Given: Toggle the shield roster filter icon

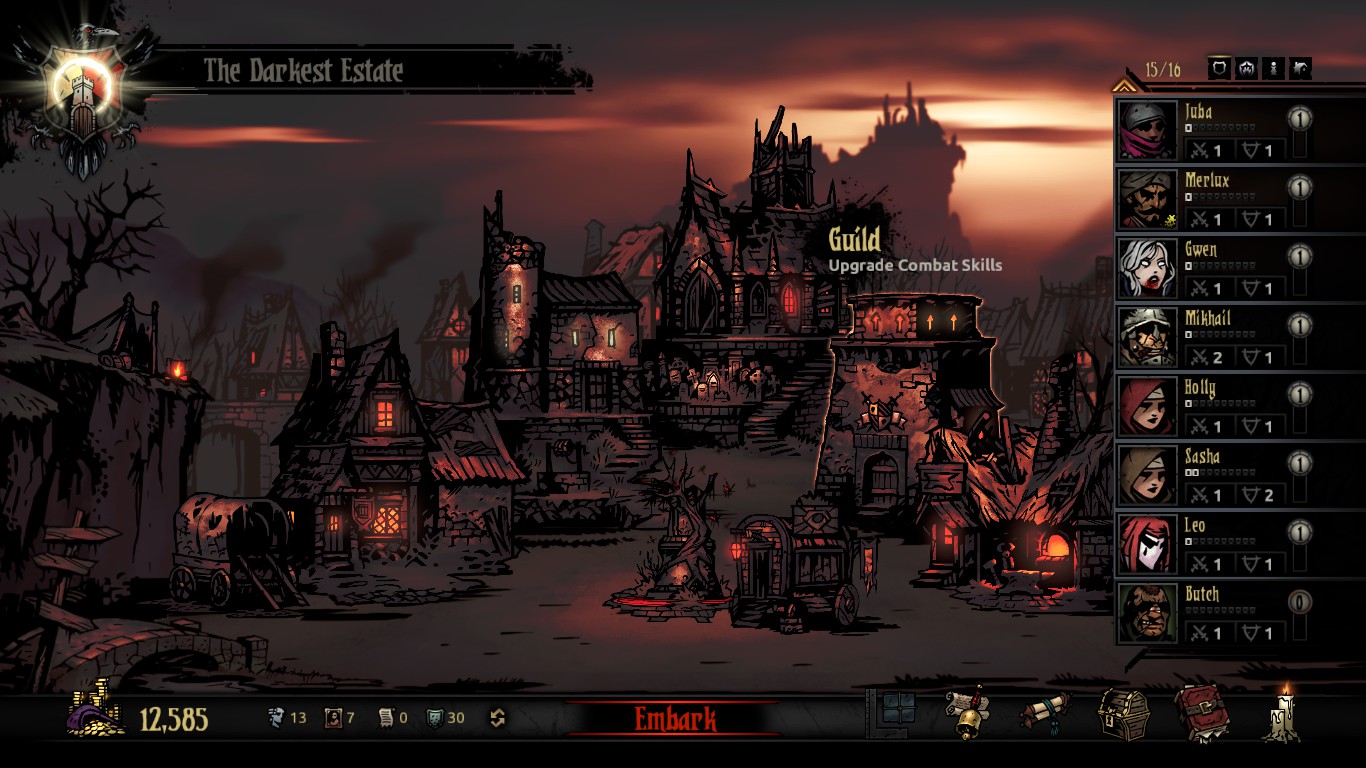Looking at the screenshot, I should click(x=1219, y=68).
